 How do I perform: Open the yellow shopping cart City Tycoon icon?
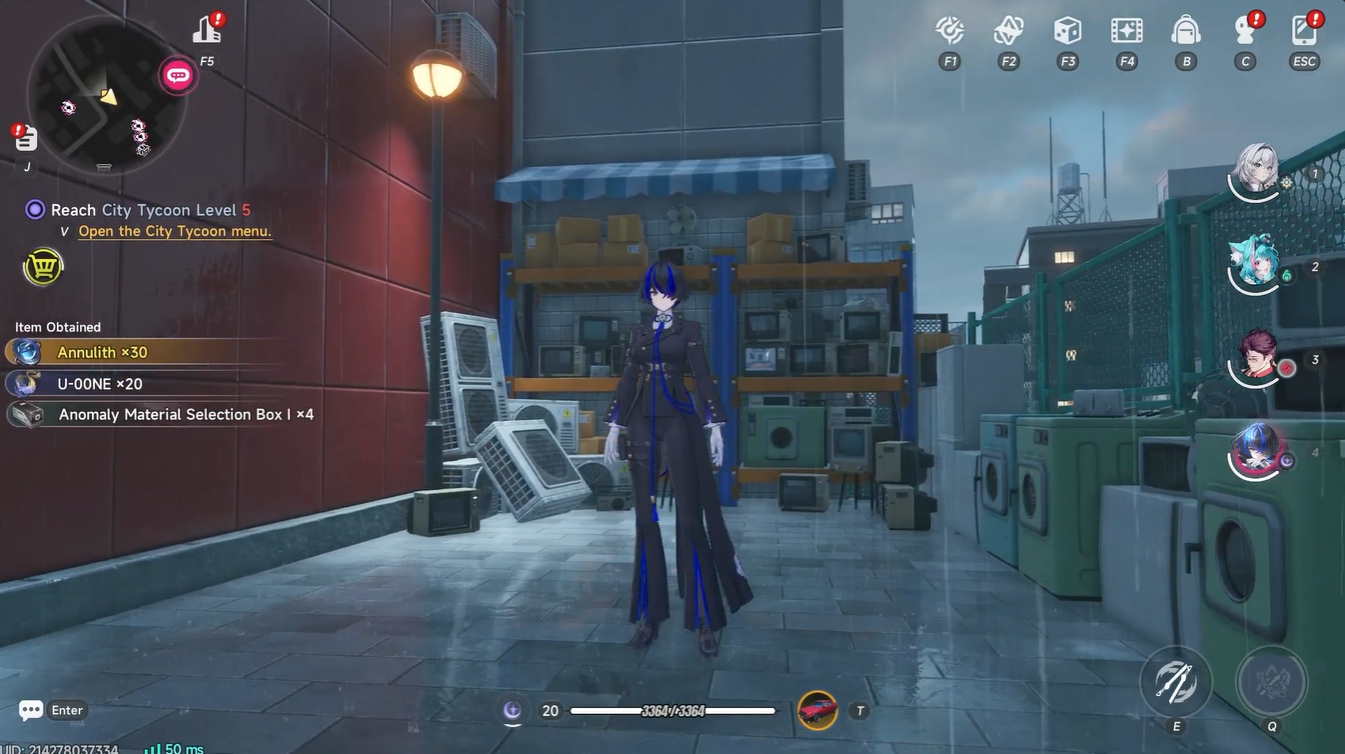click(42, 266)
